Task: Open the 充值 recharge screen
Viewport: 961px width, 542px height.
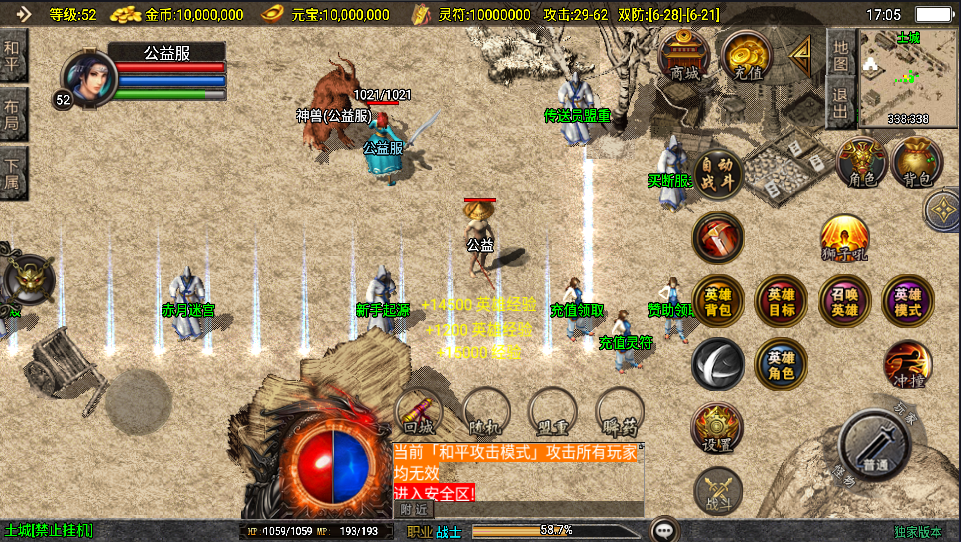Action: point(745,55)
